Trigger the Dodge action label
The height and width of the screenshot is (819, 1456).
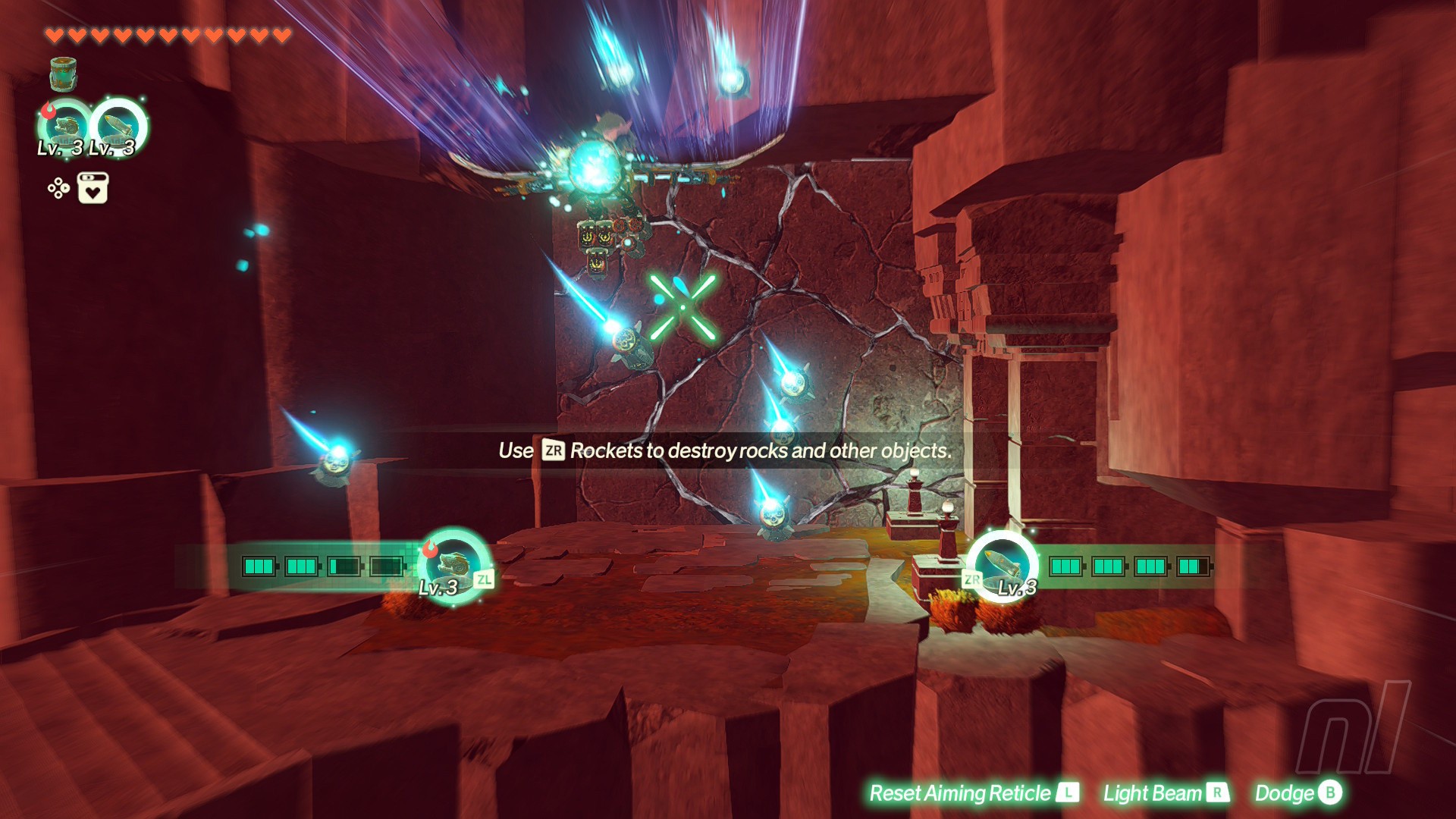1298,793
